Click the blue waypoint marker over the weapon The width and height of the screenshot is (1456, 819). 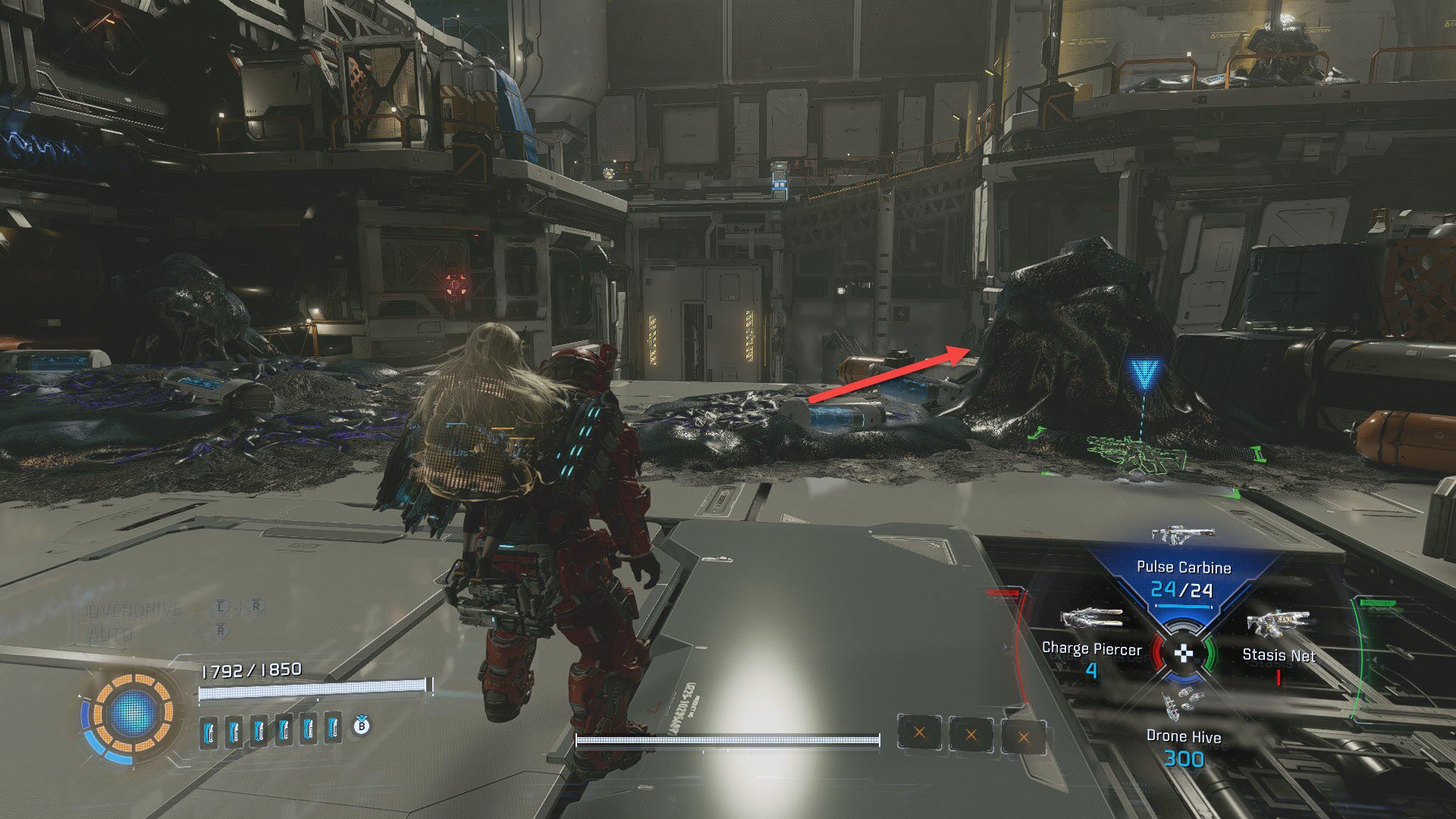click(1142, 374)
